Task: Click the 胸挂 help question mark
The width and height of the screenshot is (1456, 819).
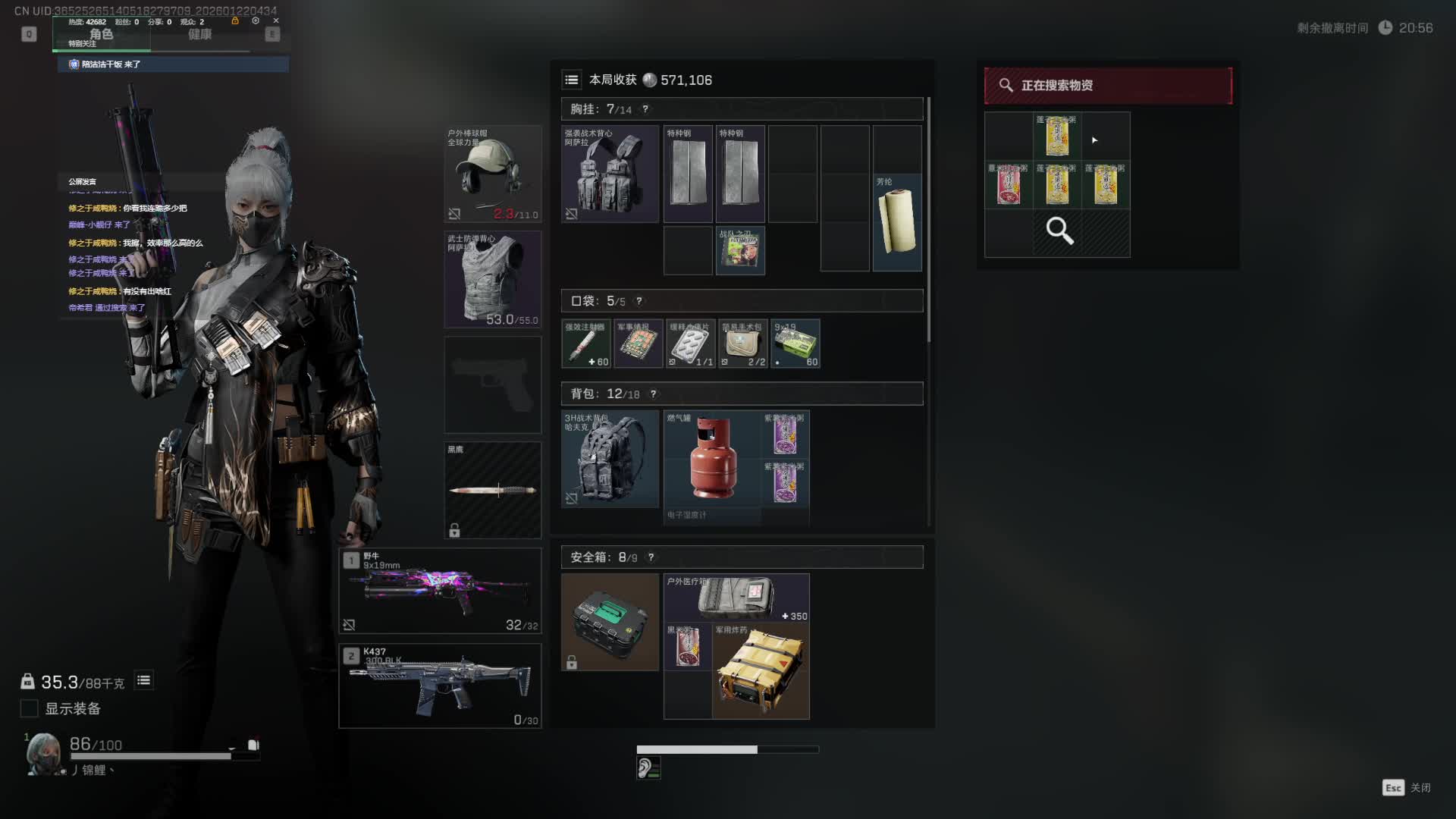Action: coord(645,109)
